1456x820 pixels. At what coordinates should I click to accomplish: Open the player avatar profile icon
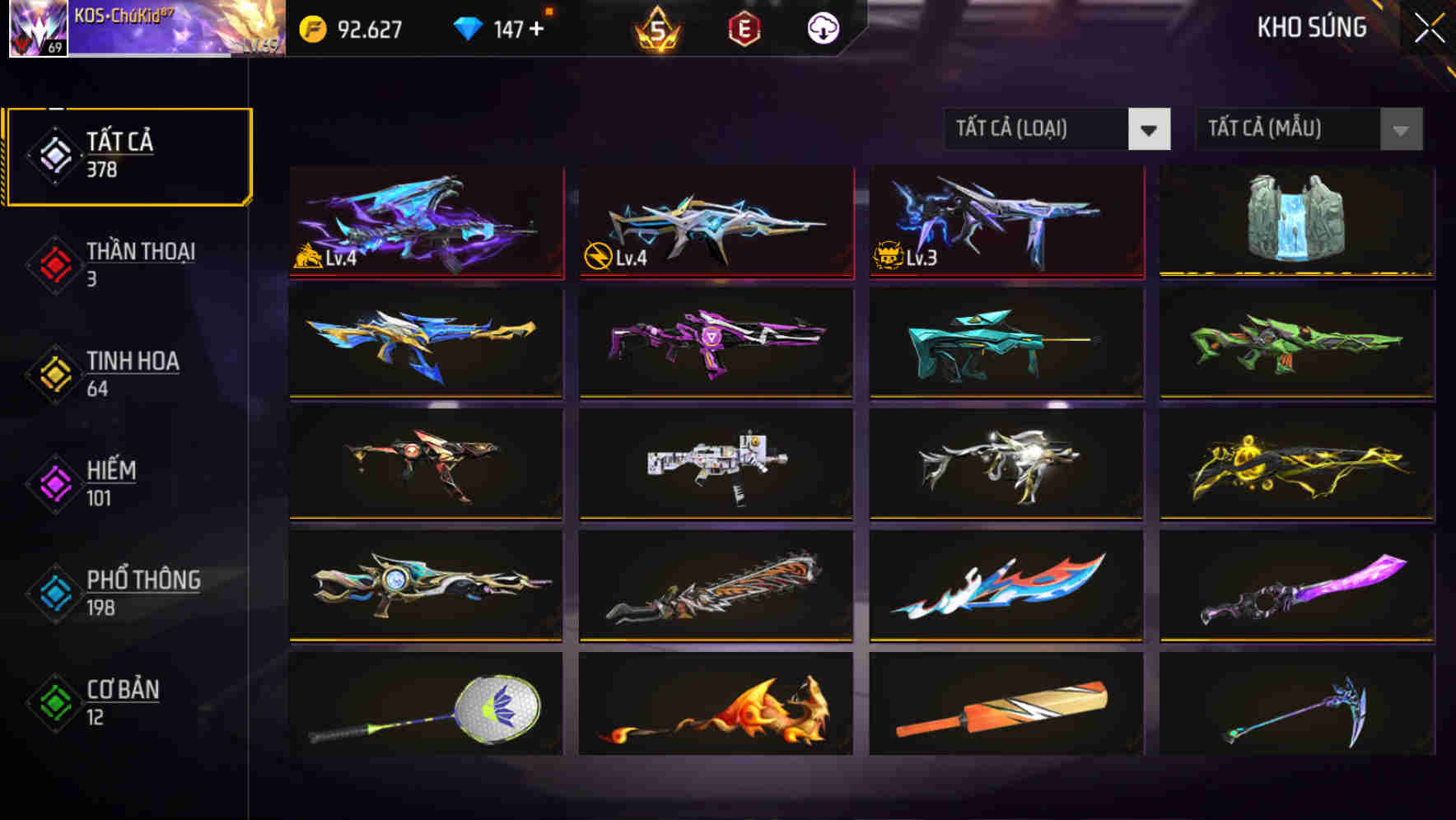click(x=36, y=27)
